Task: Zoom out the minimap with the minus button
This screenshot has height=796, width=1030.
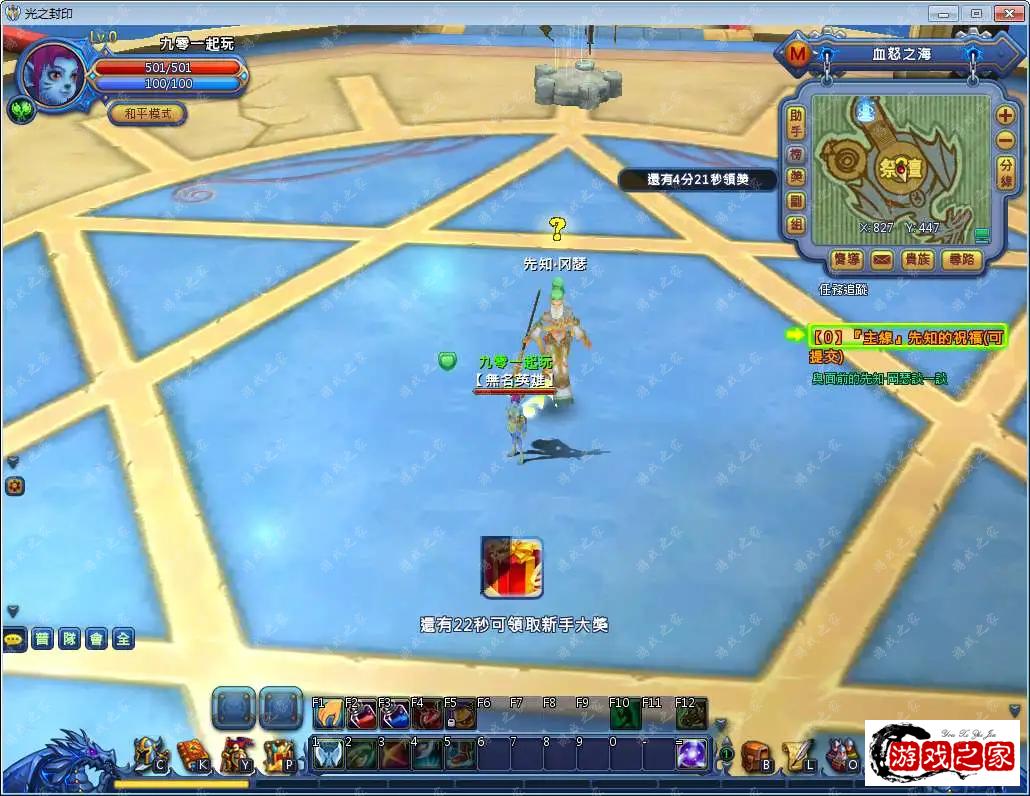Action: [1005, 141]
